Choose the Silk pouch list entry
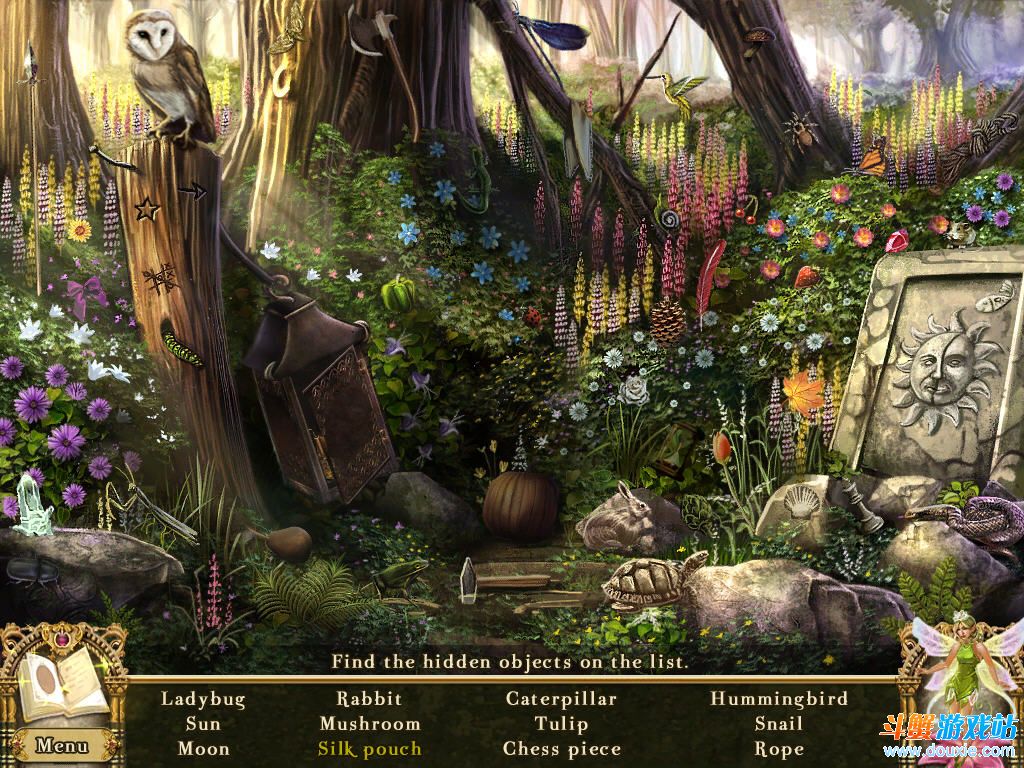 tap(370, 749)
